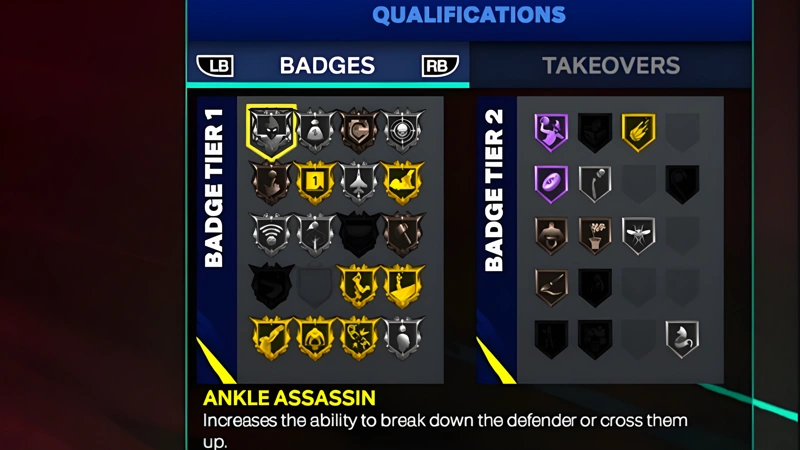Select the purple dunking player badge
The height and width of the screenshot is (450, 800).
[x=551, y=131]
